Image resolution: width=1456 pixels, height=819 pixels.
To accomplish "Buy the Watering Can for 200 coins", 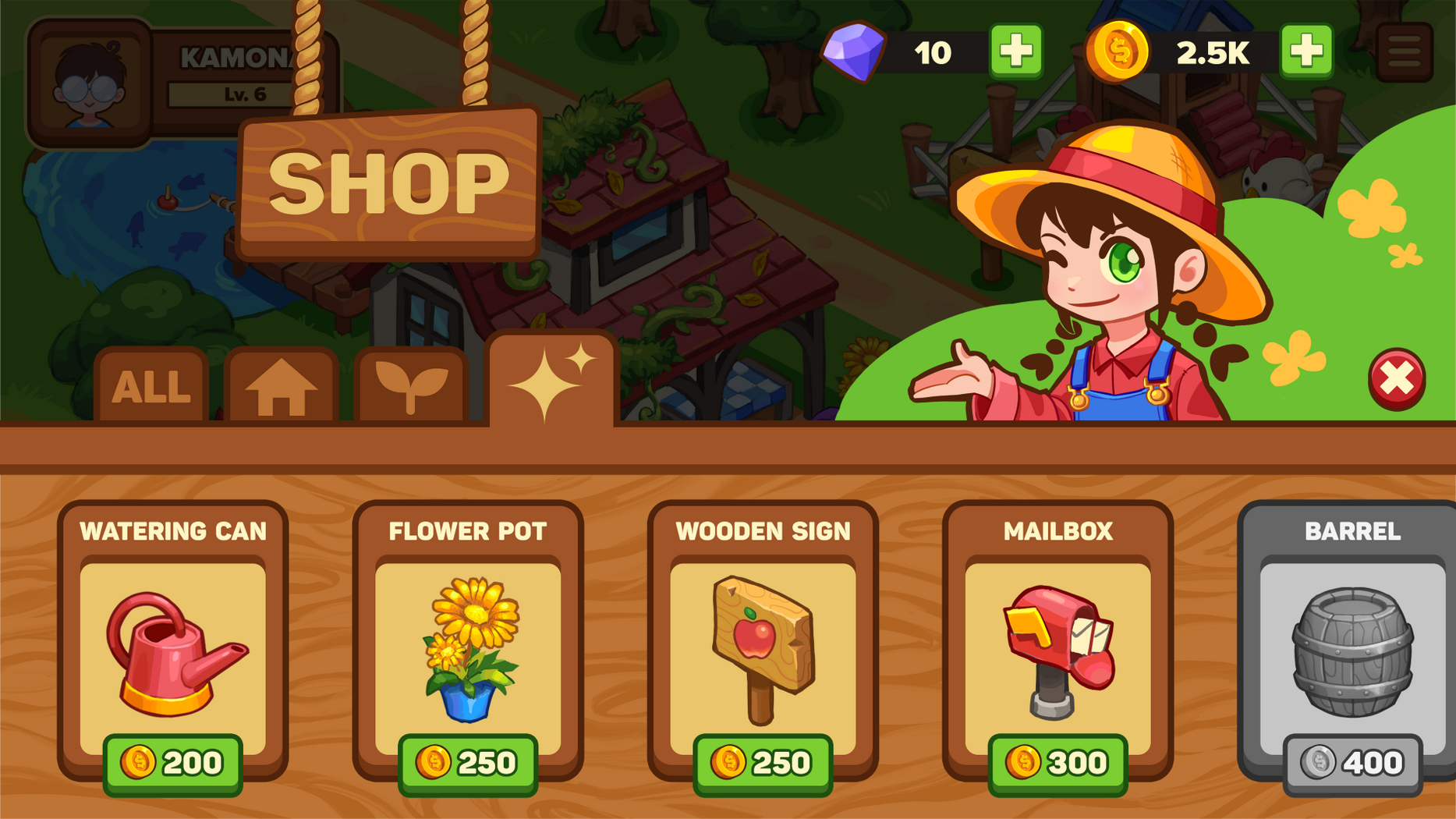I will (x=172, y=763).
